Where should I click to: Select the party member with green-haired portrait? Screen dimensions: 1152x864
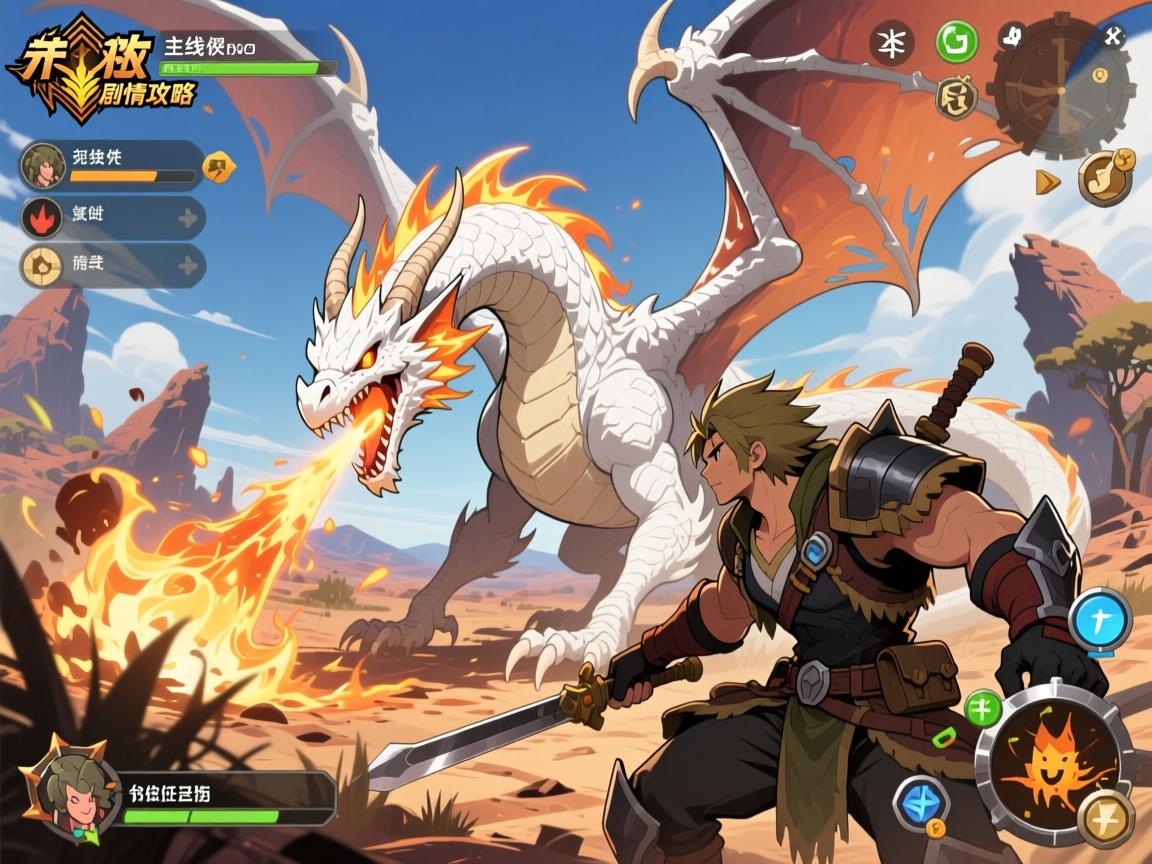[x=43, y=165]
